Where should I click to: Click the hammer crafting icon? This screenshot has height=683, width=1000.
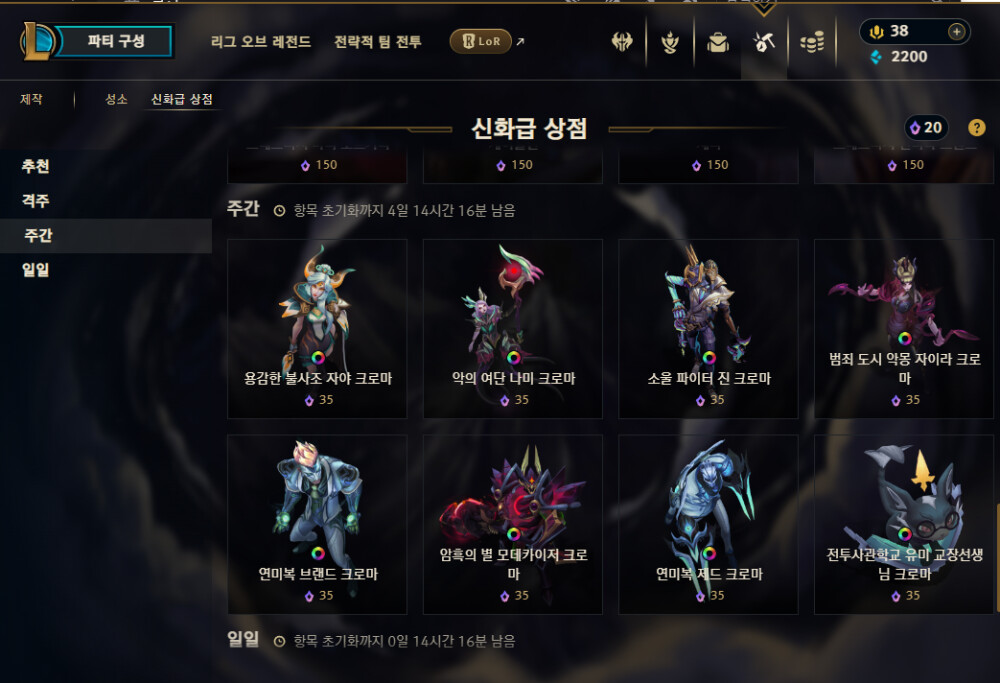pos(764,42)
